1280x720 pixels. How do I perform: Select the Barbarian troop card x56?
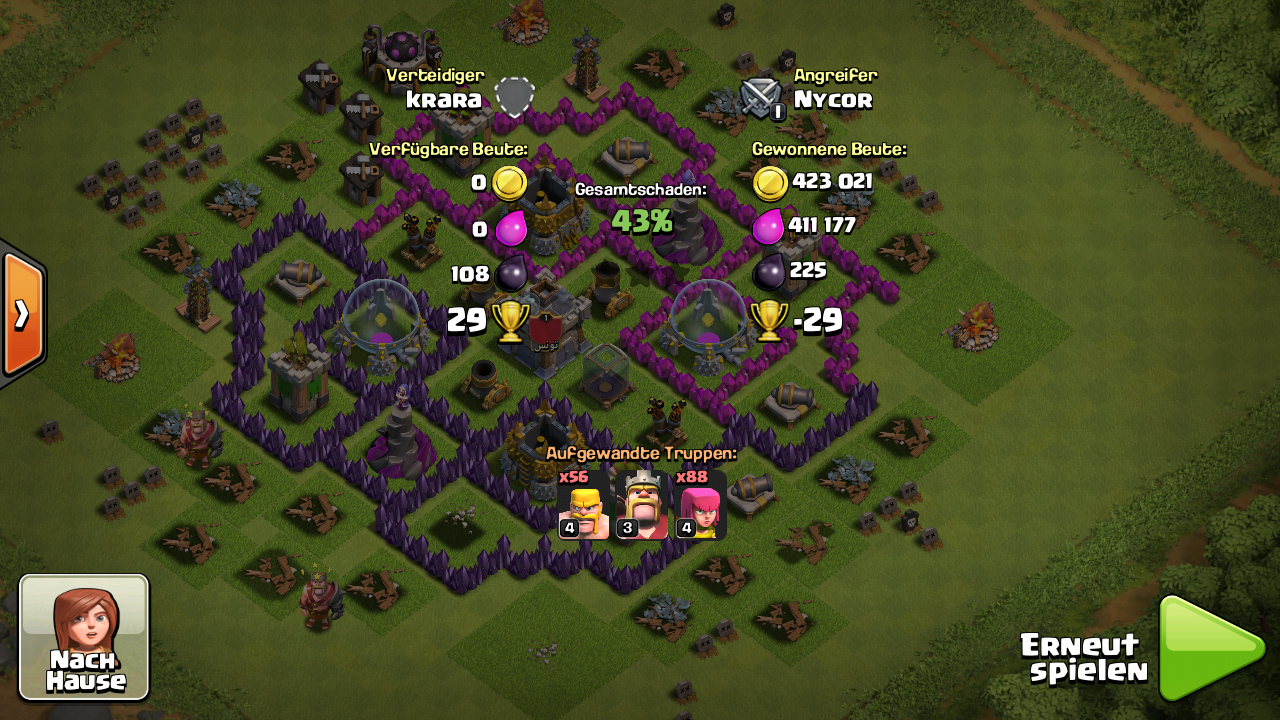tap(584, 505)
